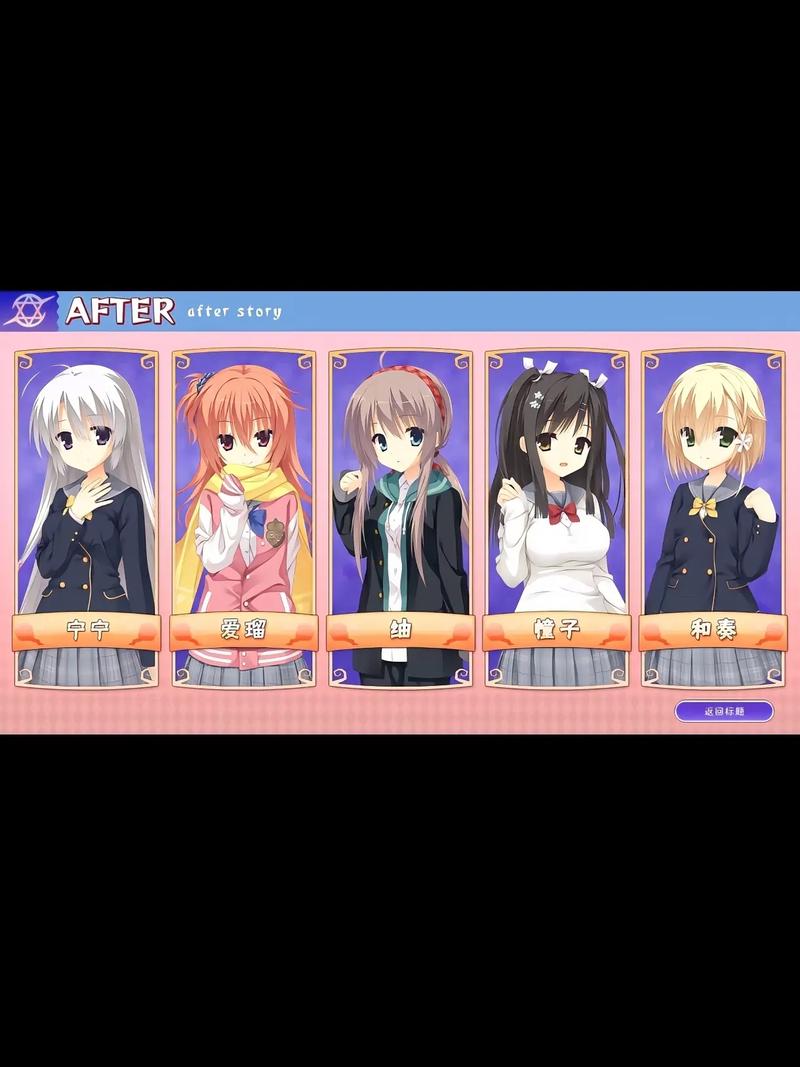Select the 和奏 after story card

tap(713, 517)
